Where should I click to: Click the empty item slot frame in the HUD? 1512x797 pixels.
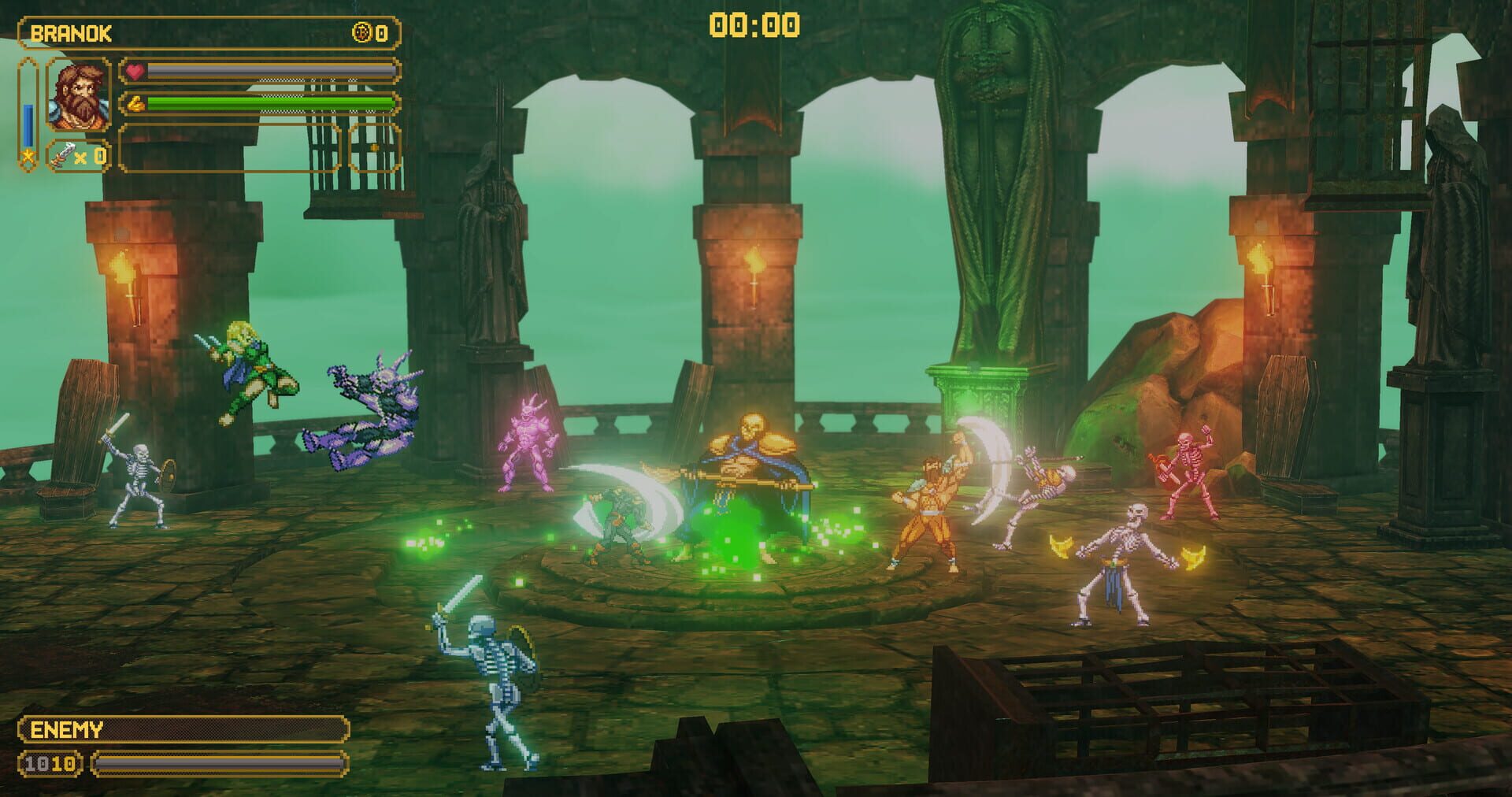click(228, 146)
